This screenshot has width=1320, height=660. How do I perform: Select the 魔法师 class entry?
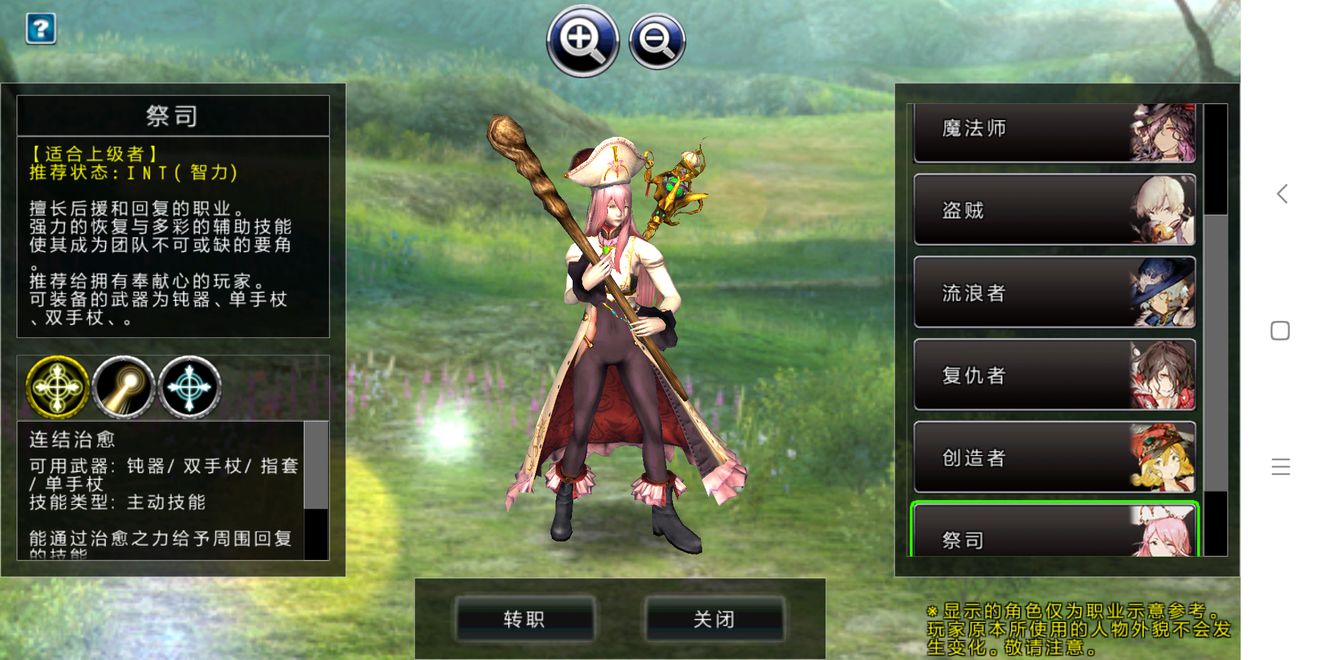(x=1054, y=131)
